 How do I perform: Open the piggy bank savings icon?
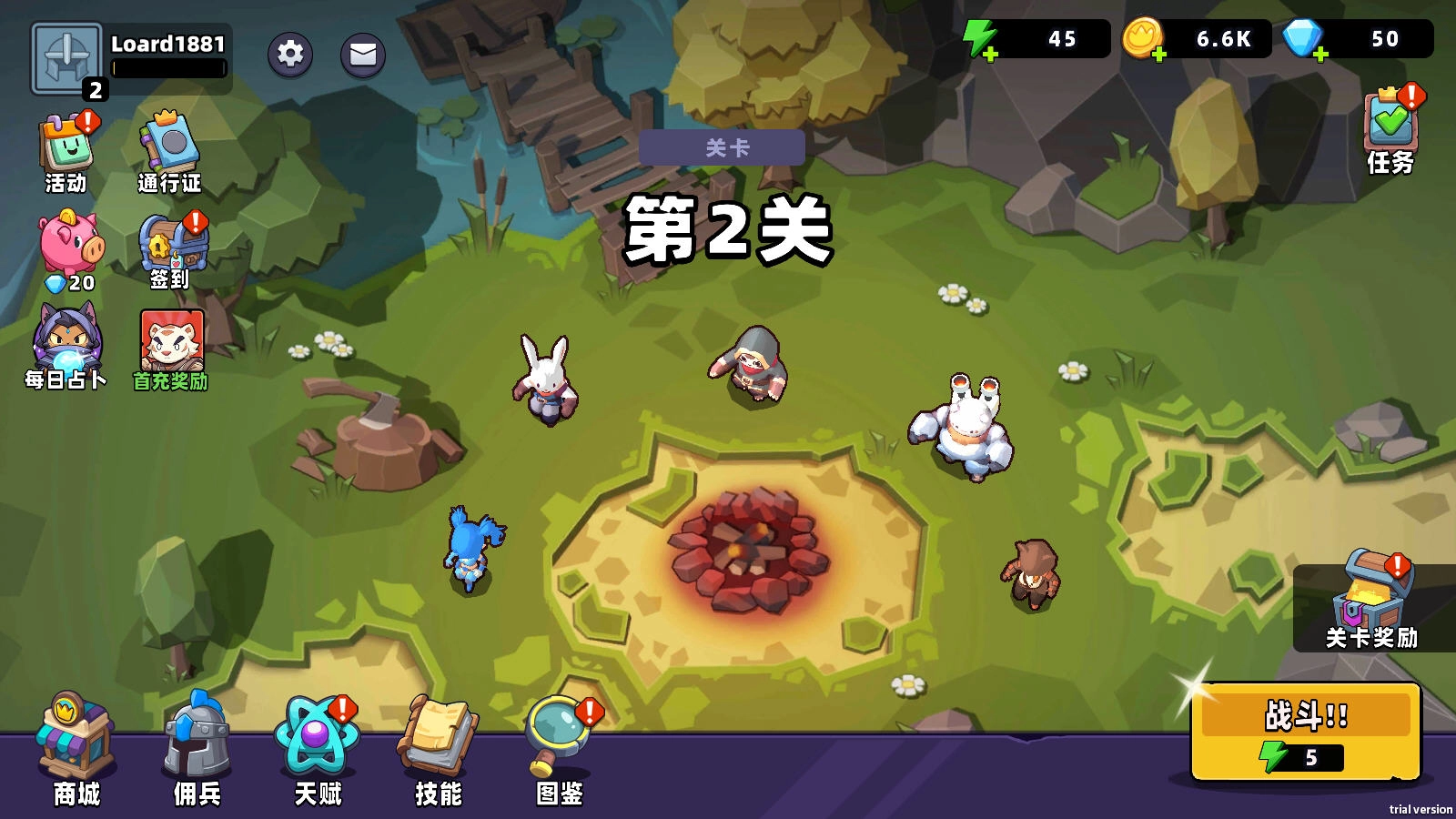tap(71, 244)
